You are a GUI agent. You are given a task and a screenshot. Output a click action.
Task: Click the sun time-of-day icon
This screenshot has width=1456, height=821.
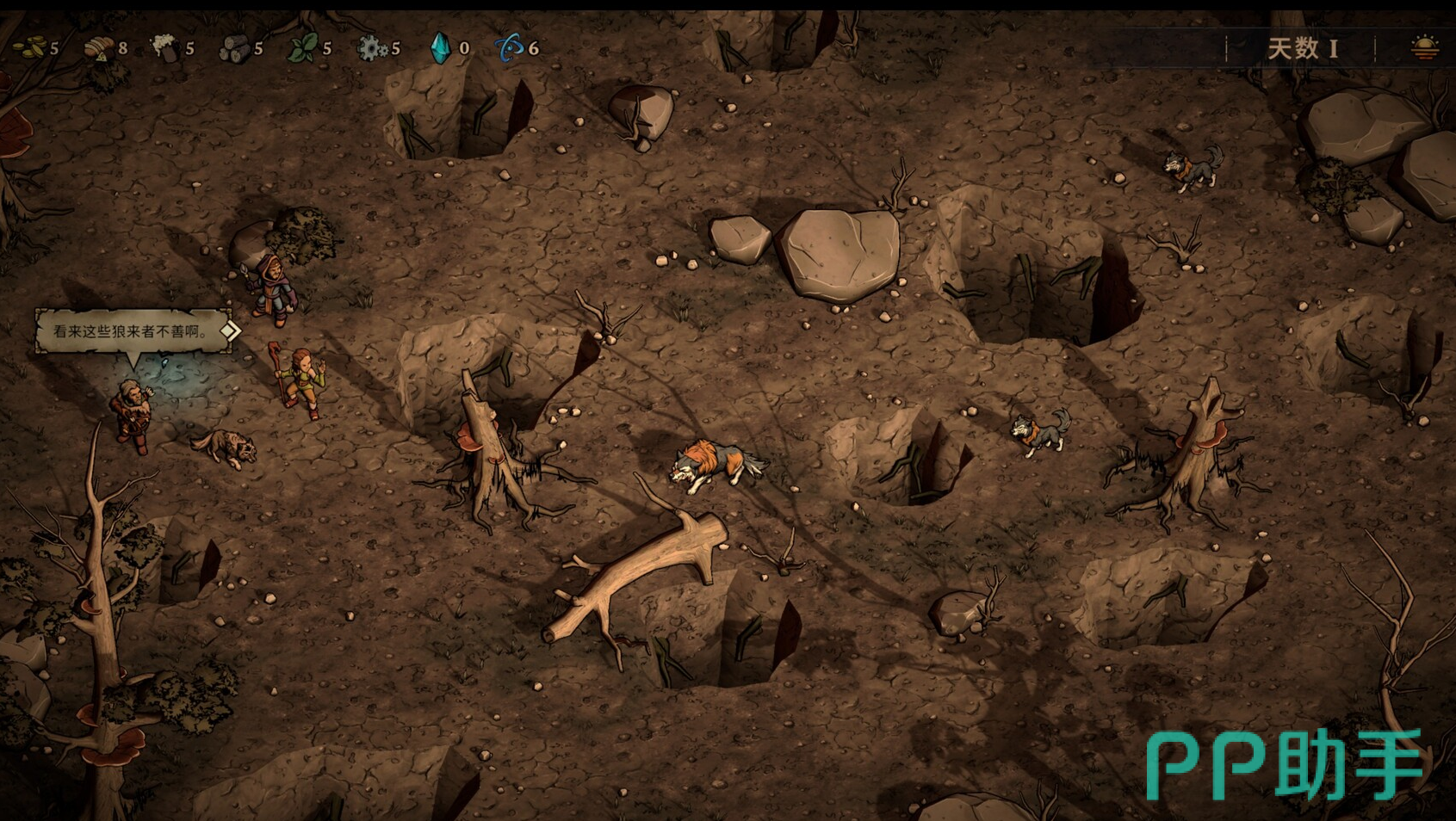click(x=1424, y=48)
